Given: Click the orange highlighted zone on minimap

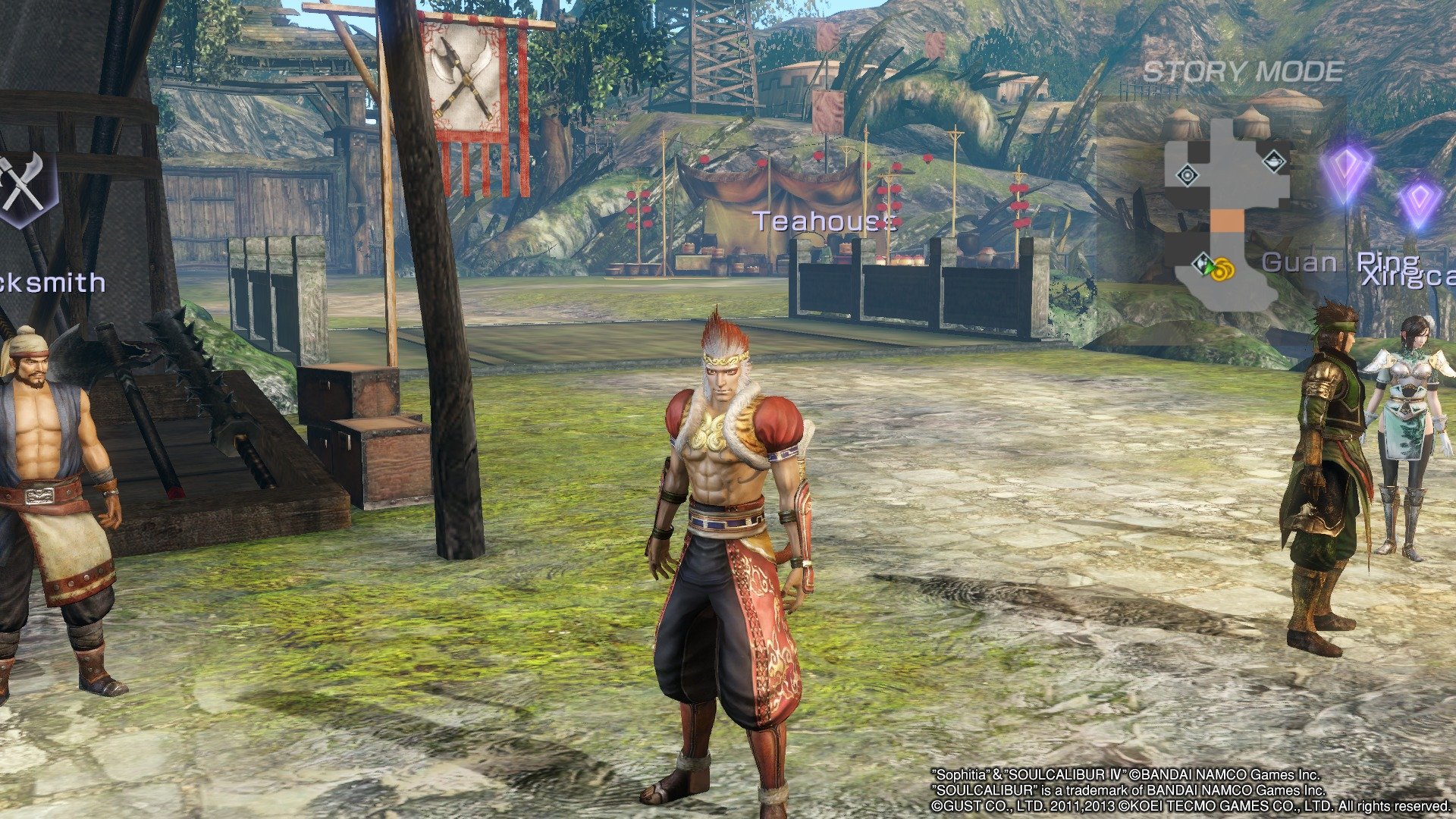Looking at the screenshot, I should tap(1229, 221).
